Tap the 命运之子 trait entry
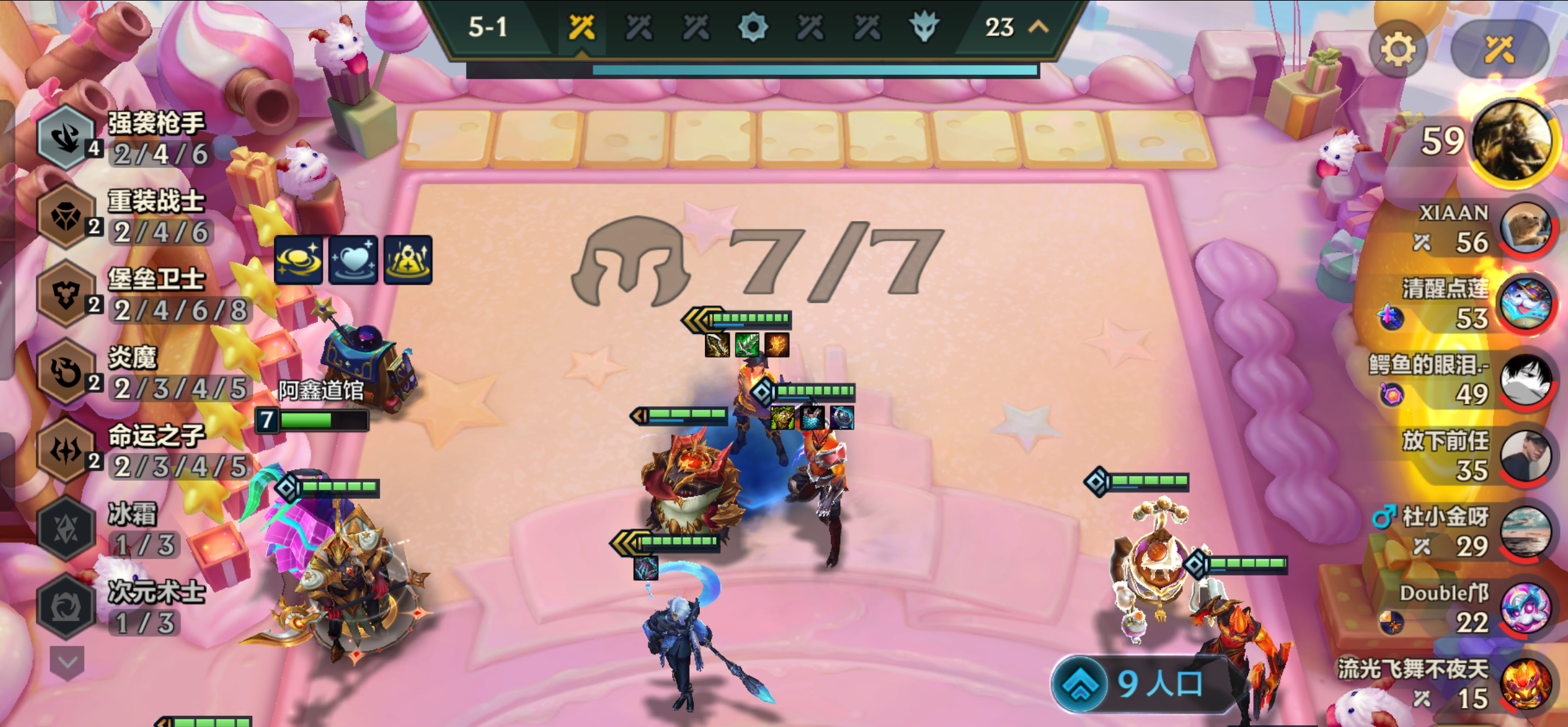Image resolution: width=1568 pixels, height=727 pixels. (x=123, y=450)
